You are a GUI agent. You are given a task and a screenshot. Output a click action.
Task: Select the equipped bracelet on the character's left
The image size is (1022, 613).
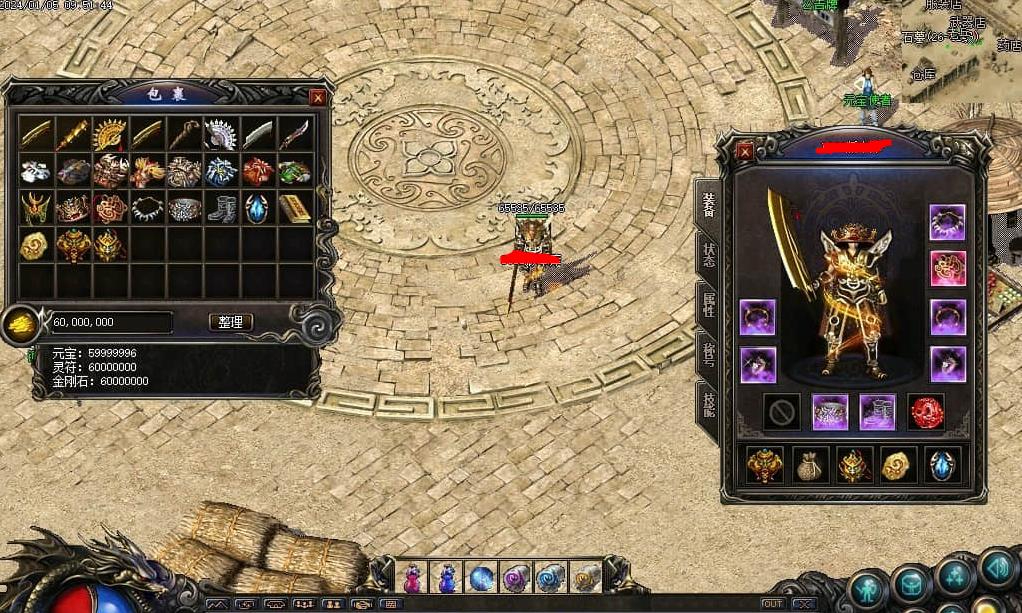pyautogui.click(x=757, y=318)
